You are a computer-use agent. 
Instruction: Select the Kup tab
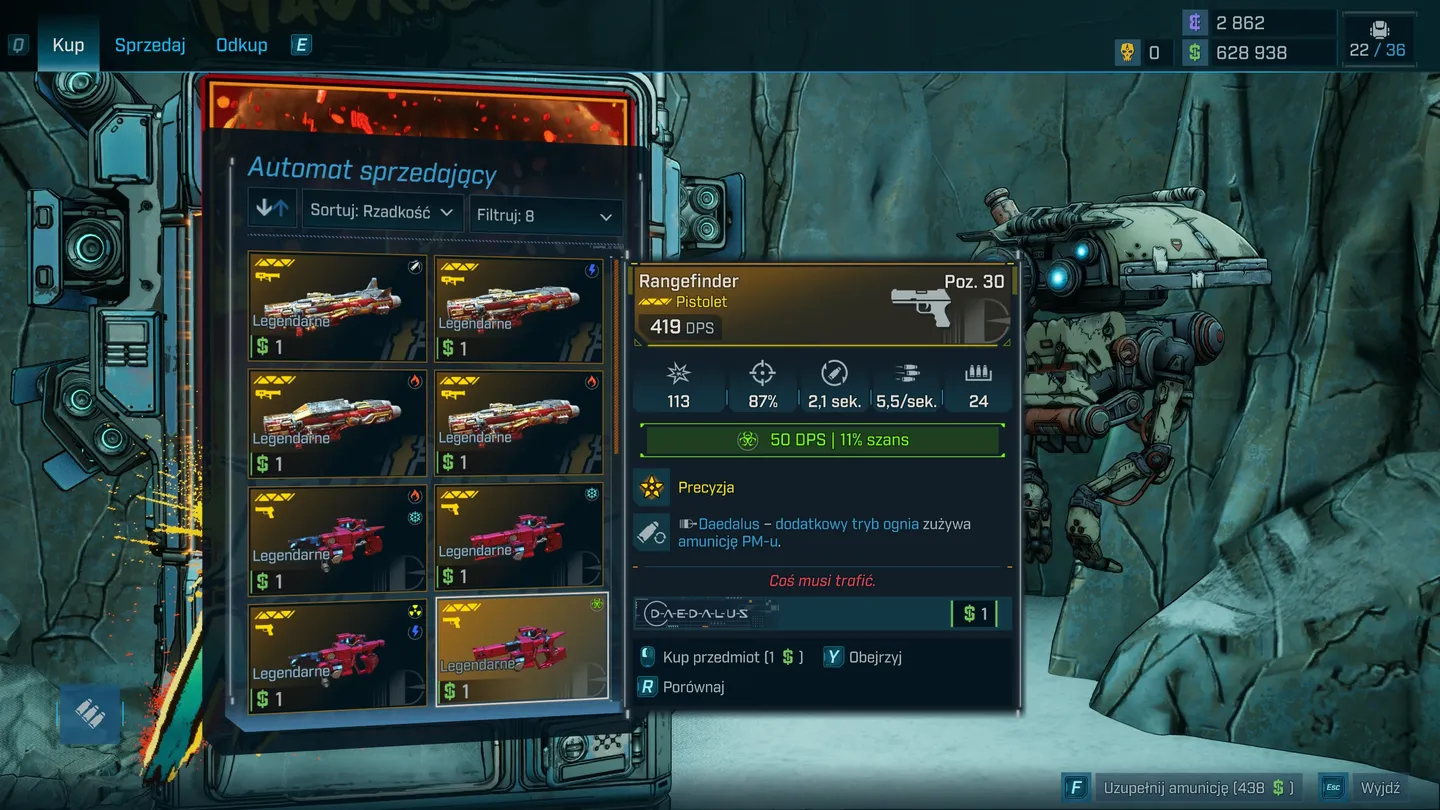(x=68, y=46)
